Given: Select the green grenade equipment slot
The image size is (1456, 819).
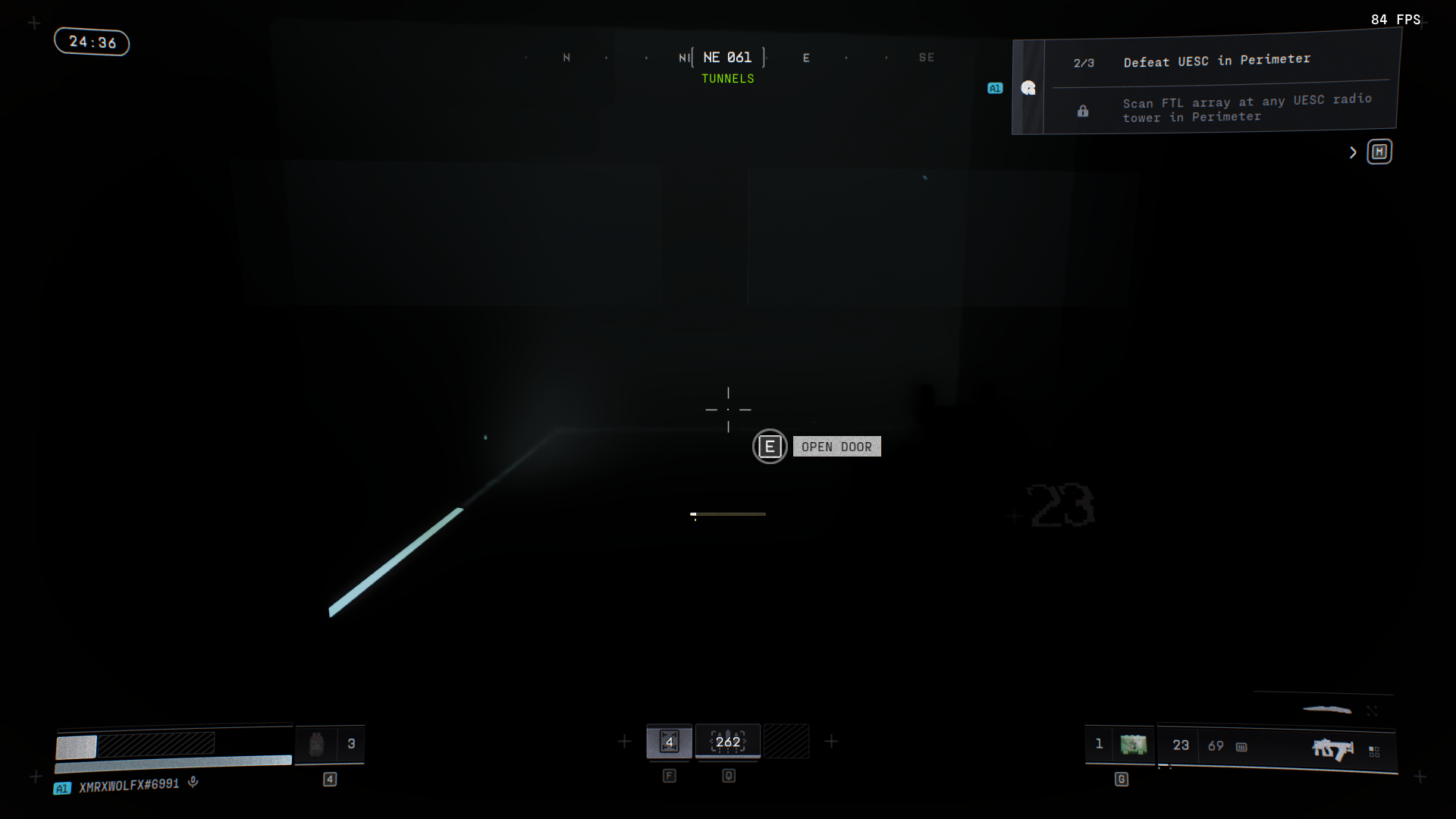Looking at the screenshot, I should 1133,745.
